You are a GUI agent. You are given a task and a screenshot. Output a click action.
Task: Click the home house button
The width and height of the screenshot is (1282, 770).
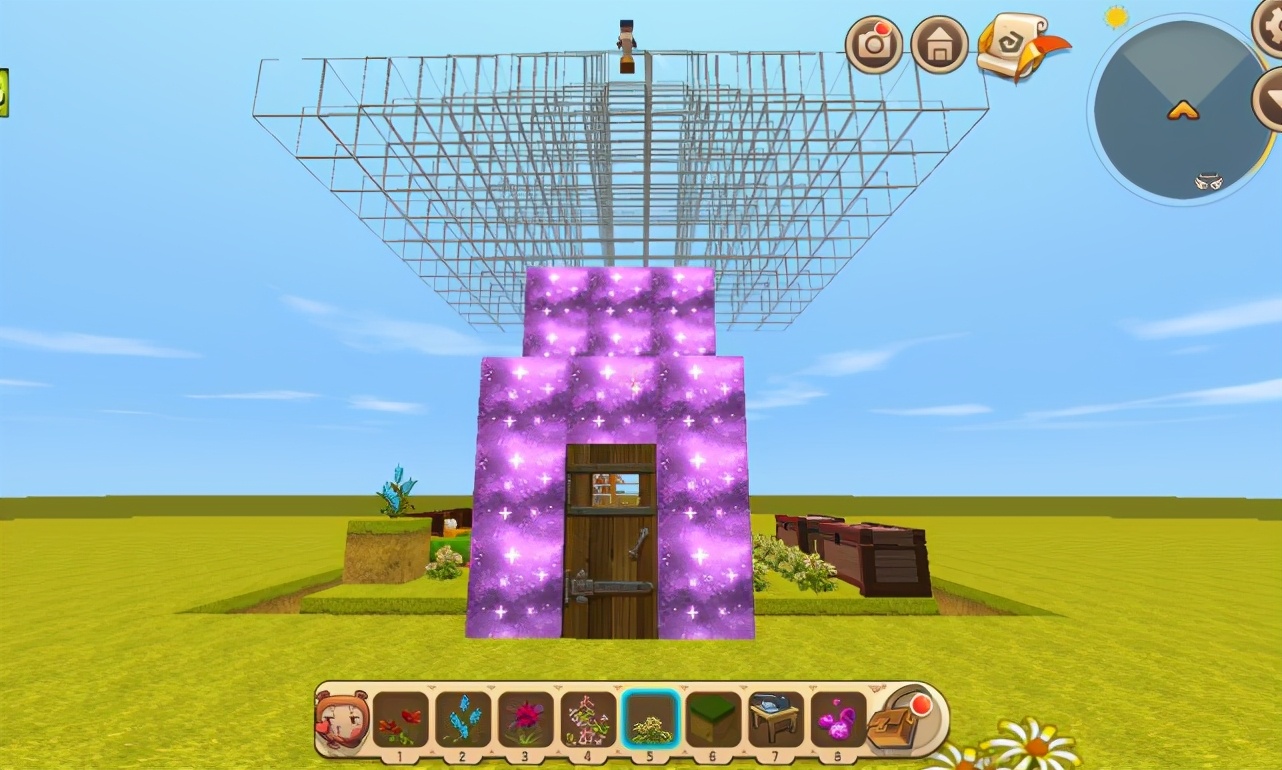939,45
